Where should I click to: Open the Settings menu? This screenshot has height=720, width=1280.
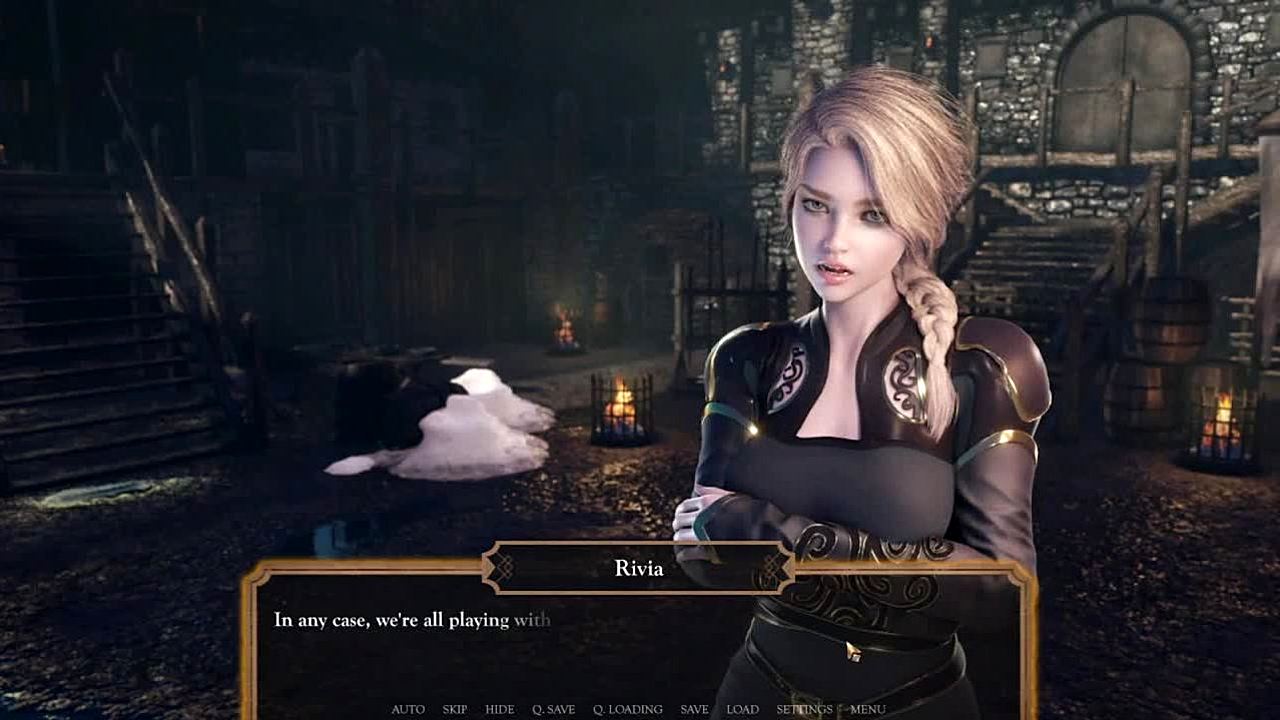tap(804, 709)
